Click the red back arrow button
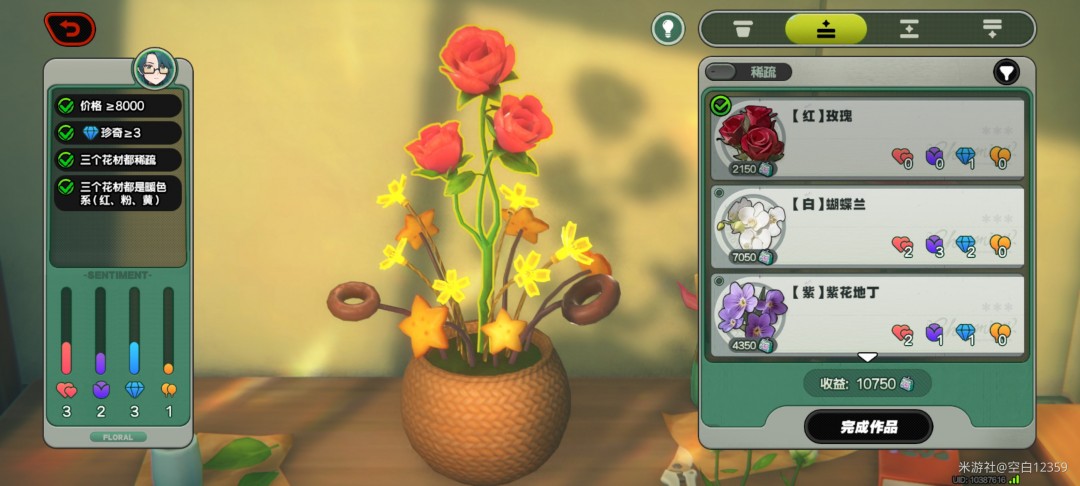Screen dimensions: 1080x486 69,28
